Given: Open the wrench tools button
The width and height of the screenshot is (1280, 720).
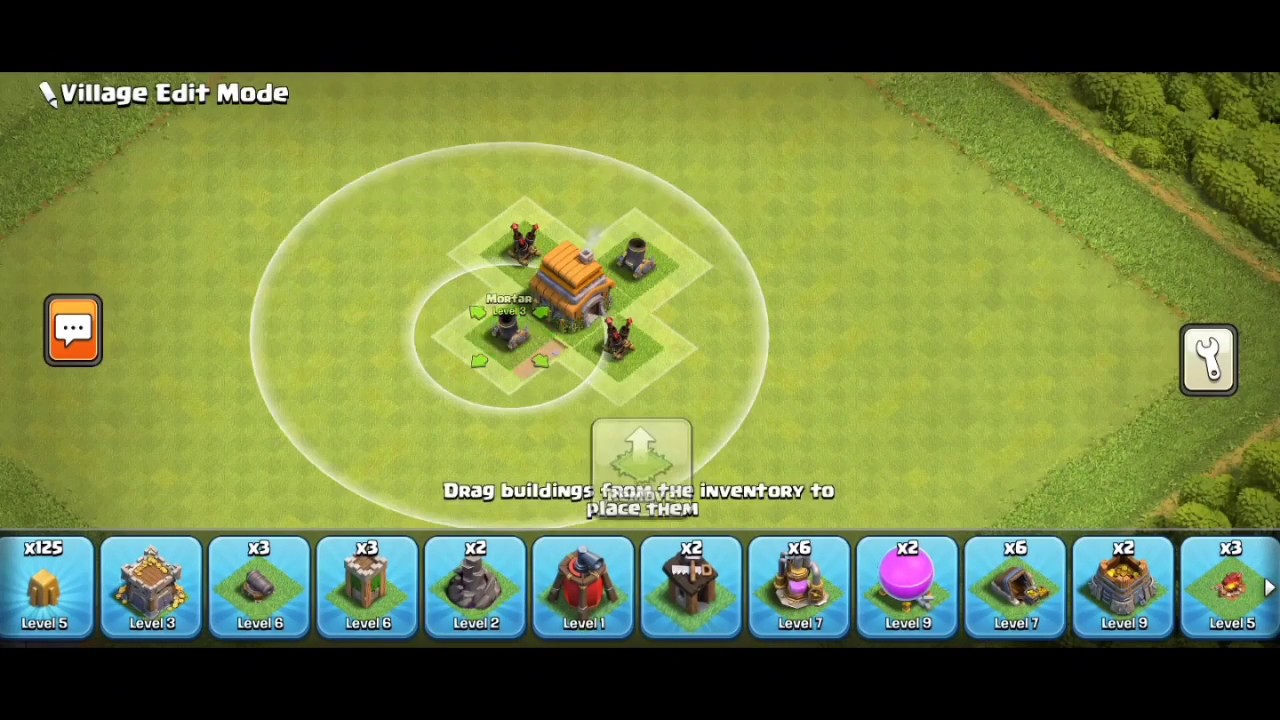Looking at the screenshot, I should [x=1209, y=360].
